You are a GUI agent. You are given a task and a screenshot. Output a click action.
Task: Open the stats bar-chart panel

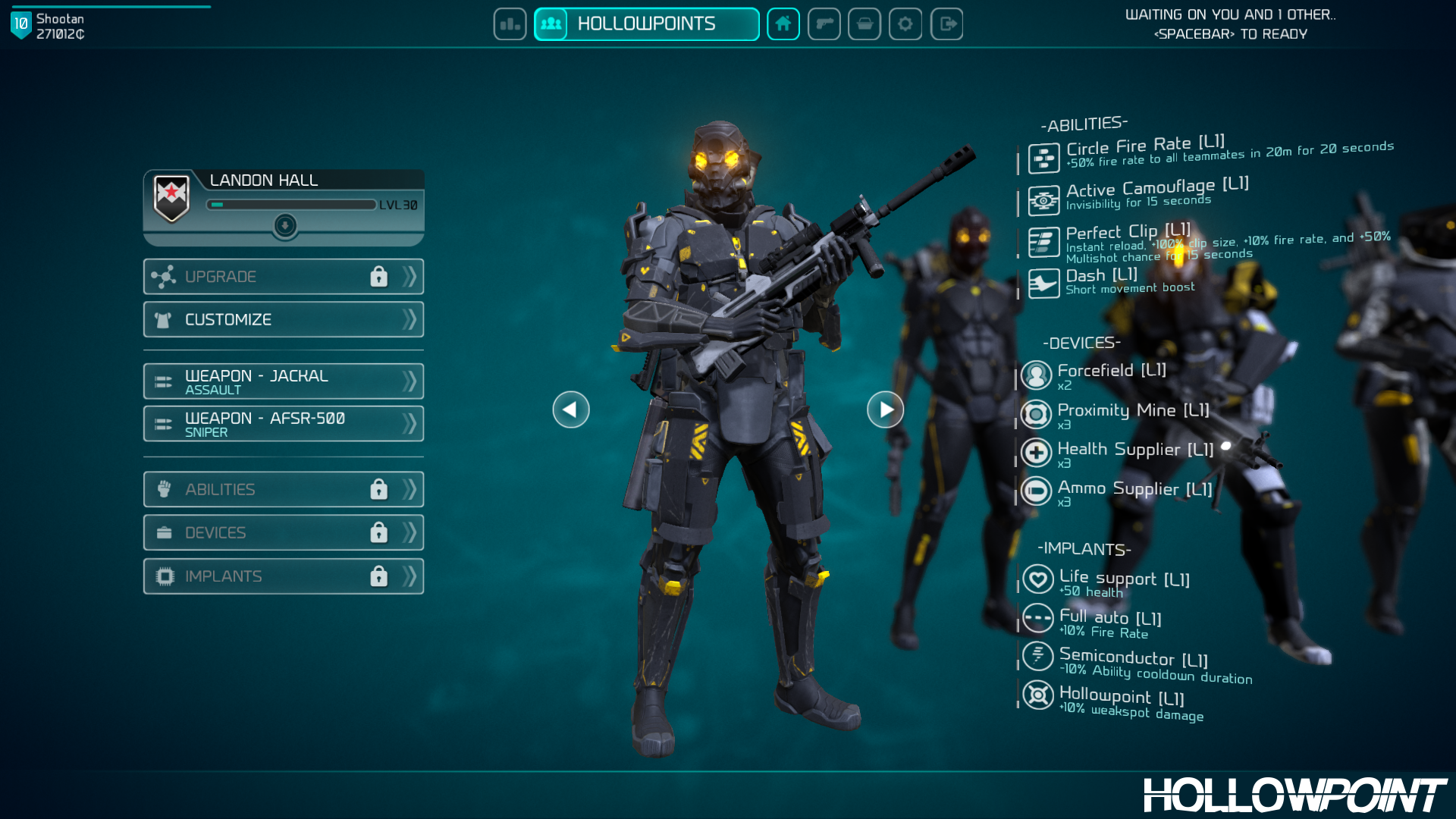click(x=510, y=24)
